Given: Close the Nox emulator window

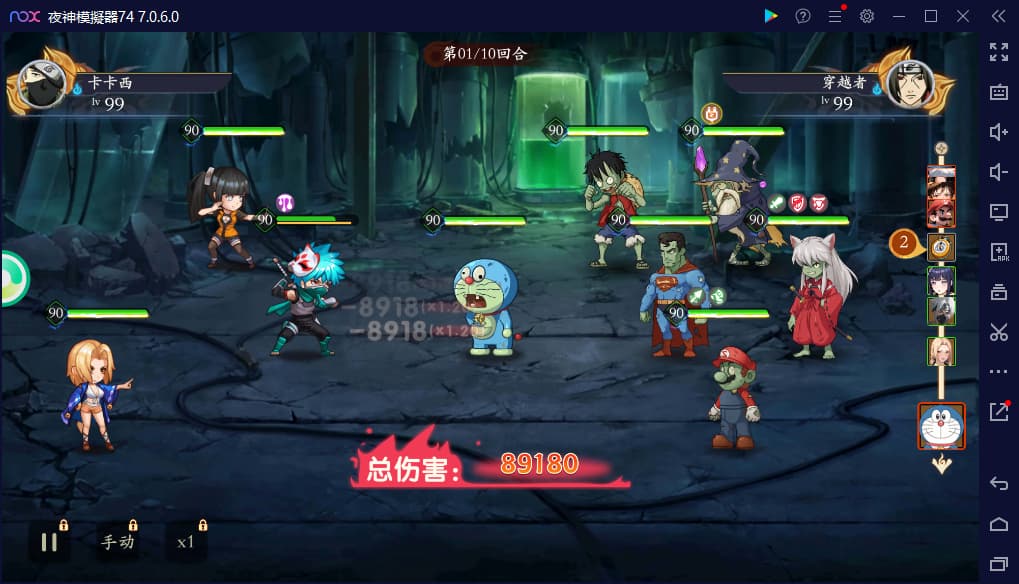Looking at the screenshot, I should 963,16.
